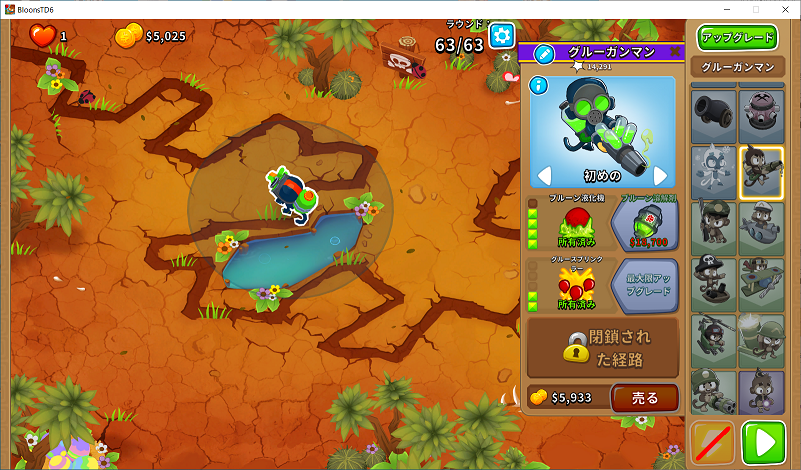801x470 pixels.
Task: Click the green アップグレード button
Action: (x=737, y=37)
